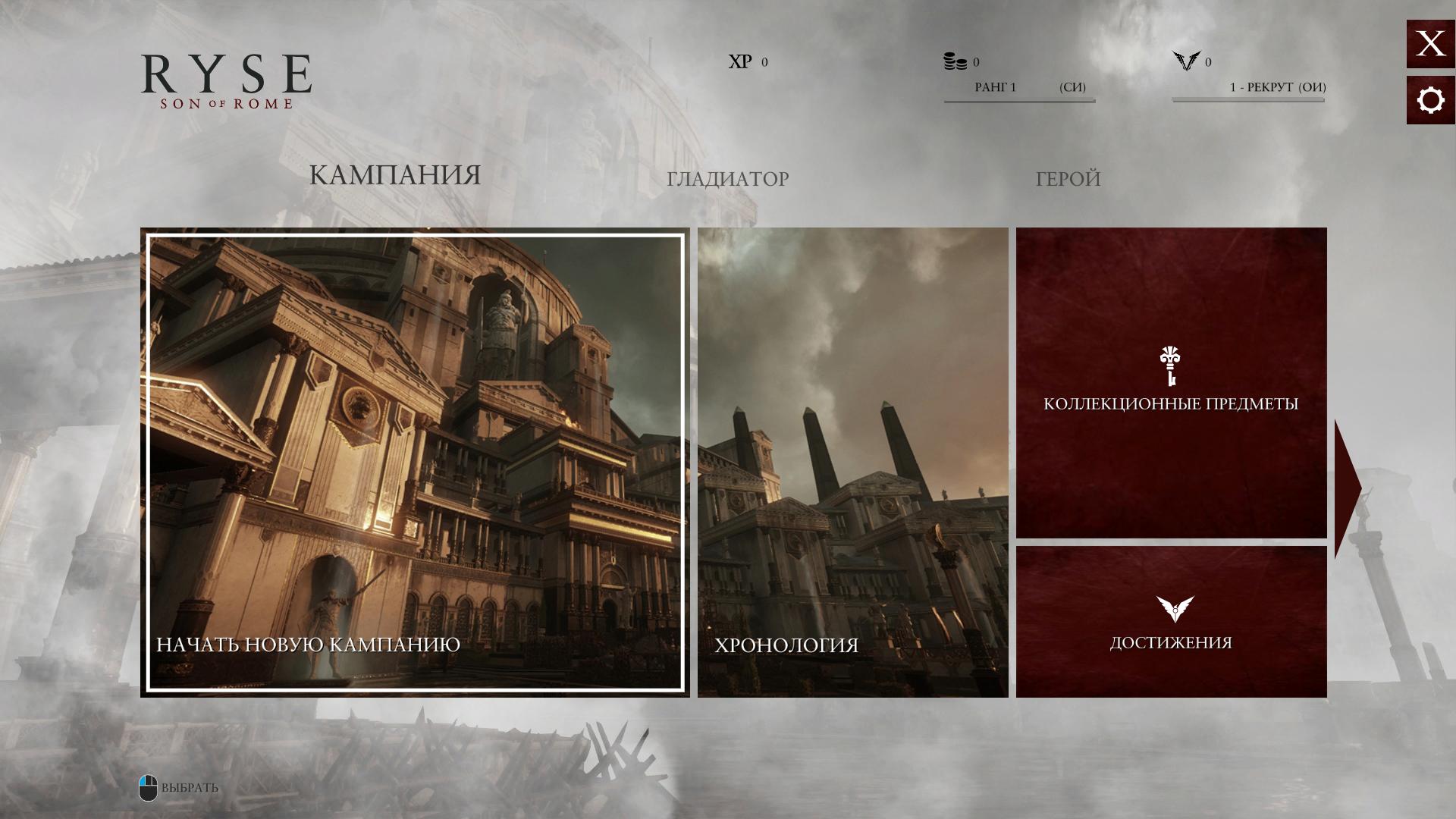Open settings via the gear icon
This screenshot has width=1456, height=819.
[1430, 100]
